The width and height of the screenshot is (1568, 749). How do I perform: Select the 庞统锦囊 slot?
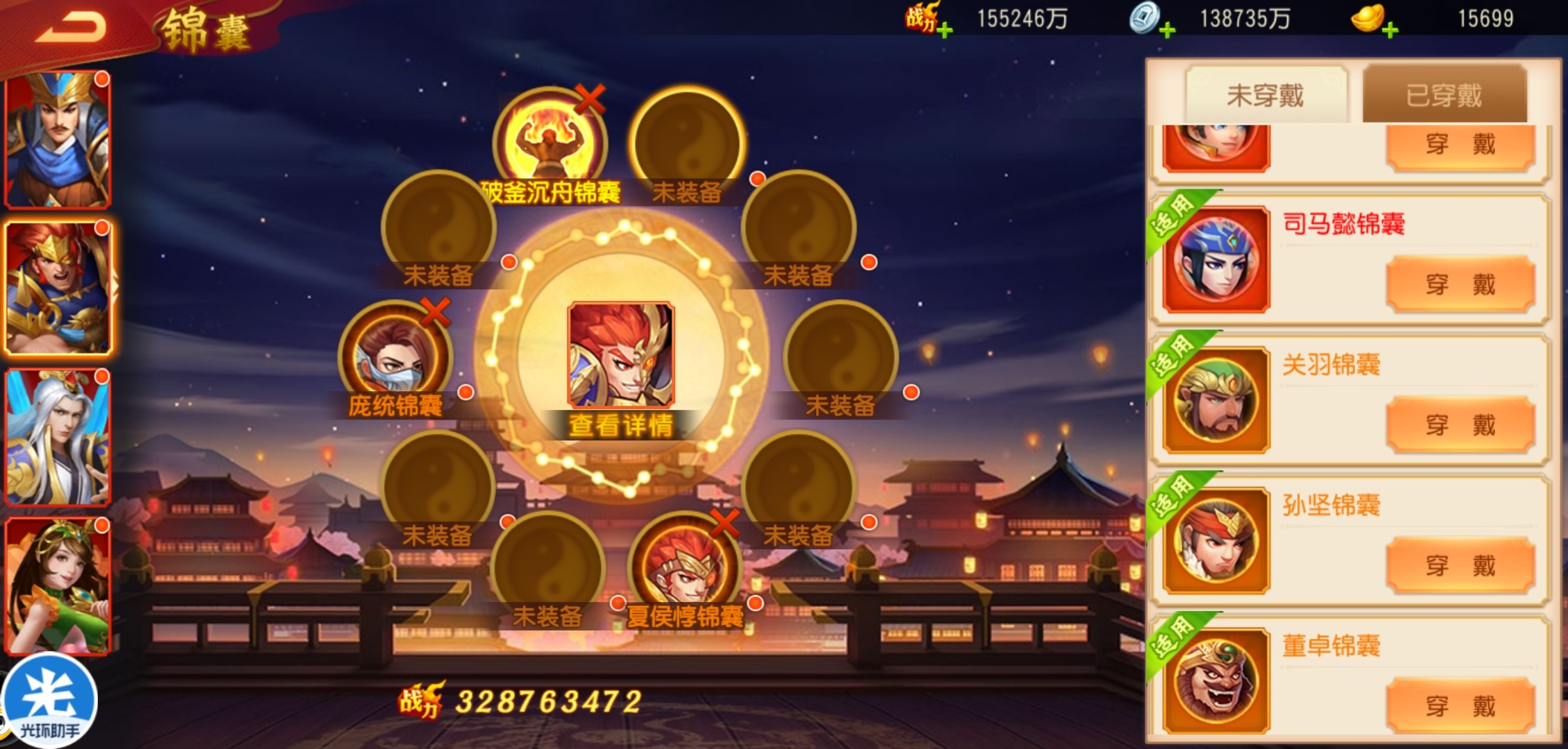point(395,357)
